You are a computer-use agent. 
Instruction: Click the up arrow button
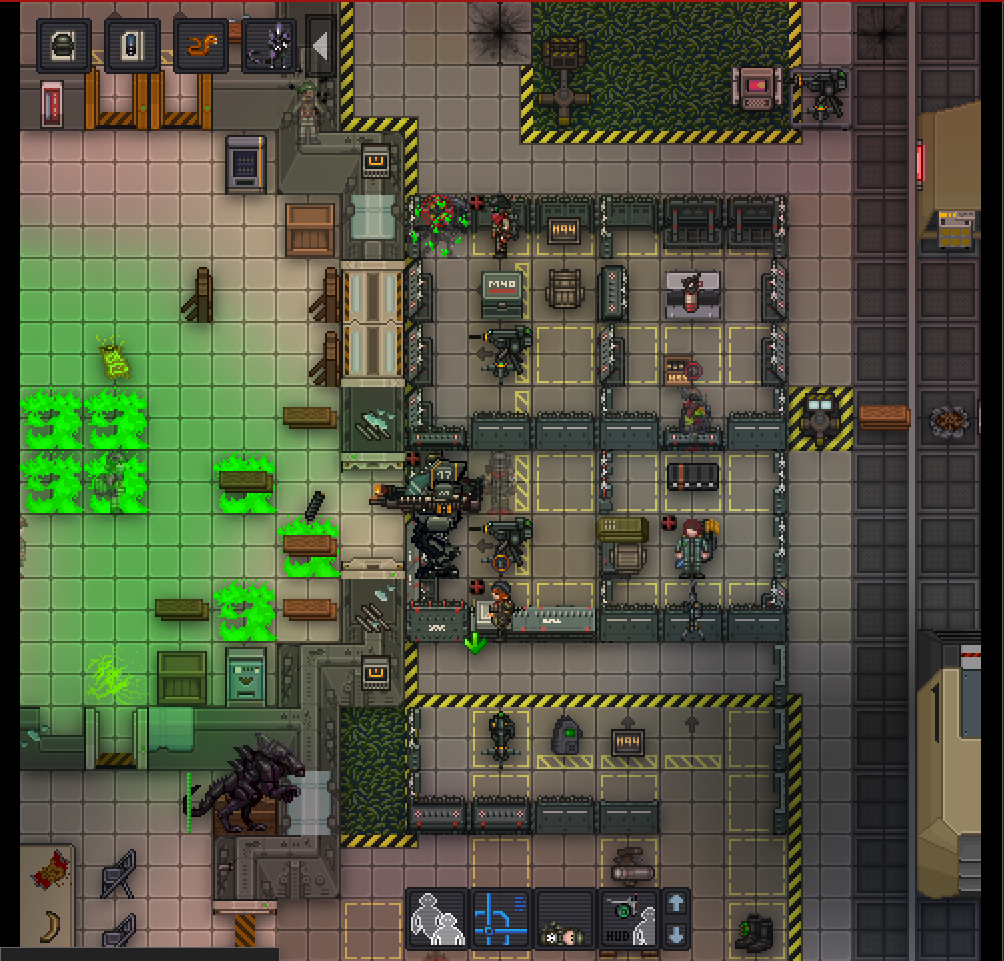click(676, 903)
